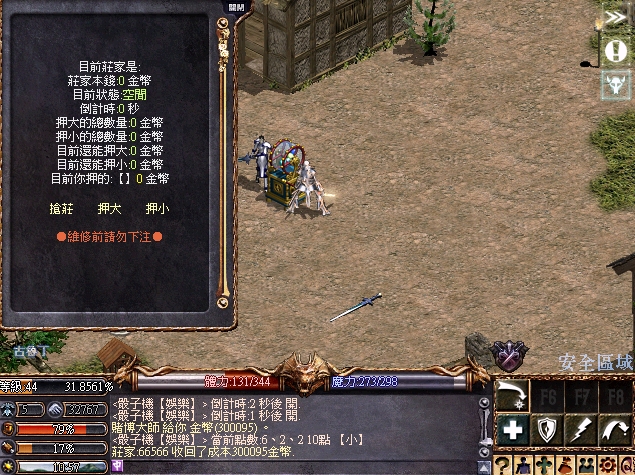Activate the white cross healing skill

(x=514, y=430)
